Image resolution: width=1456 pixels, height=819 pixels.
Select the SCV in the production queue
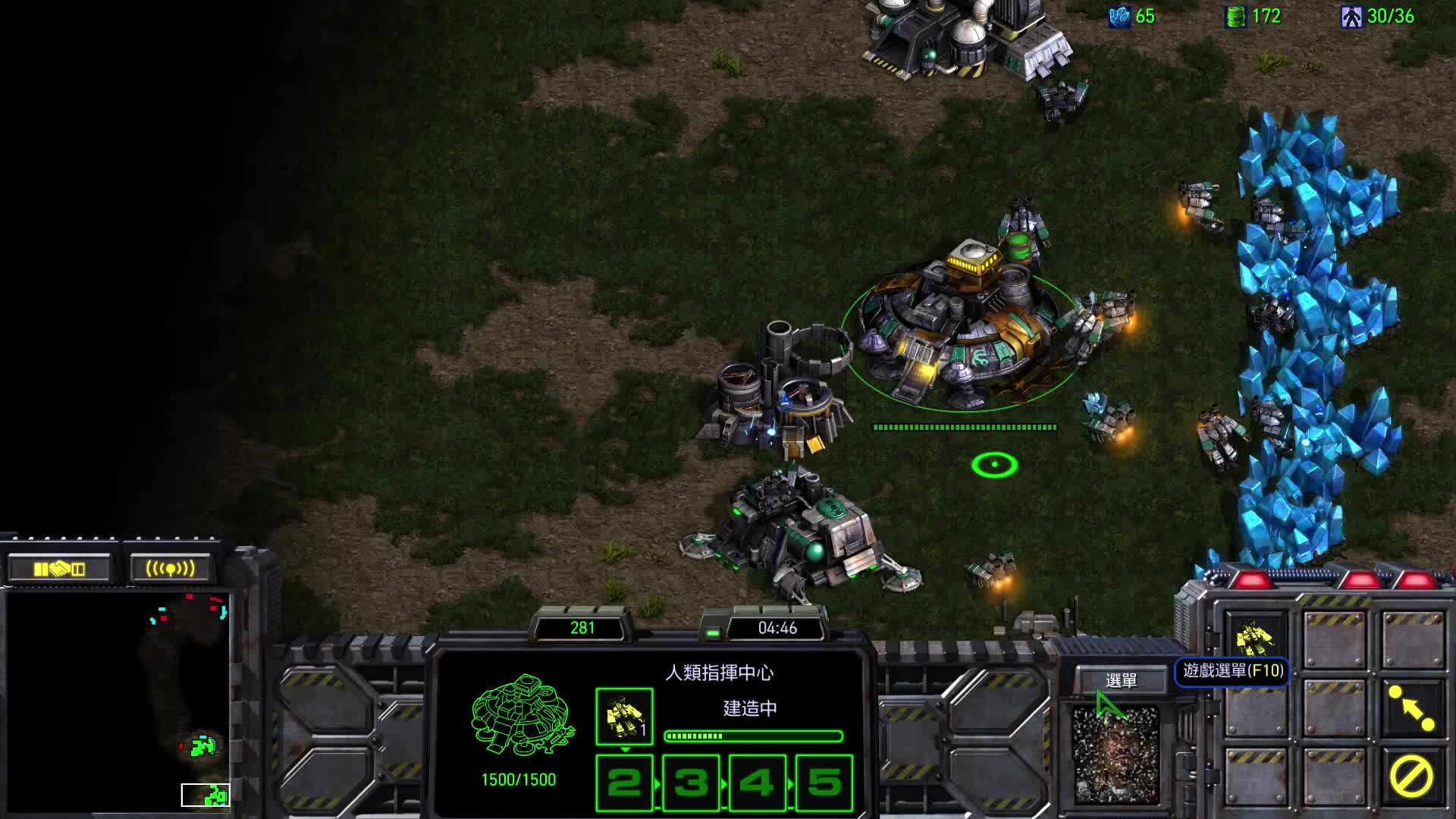(624, 717)
